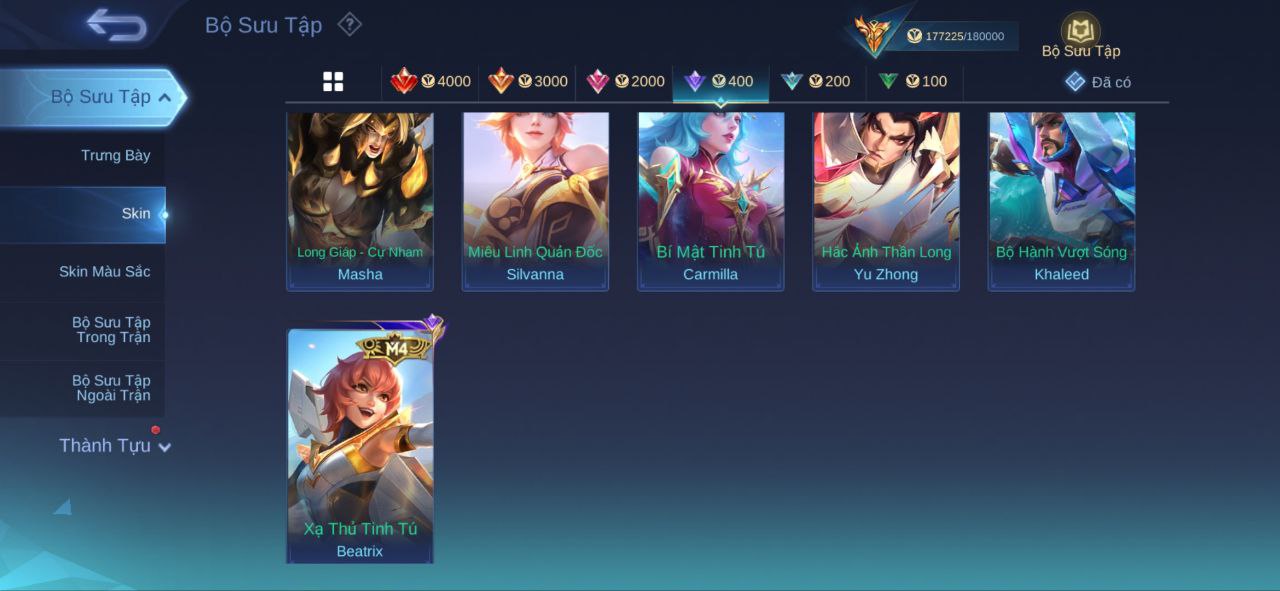
Task: Open the Skin Màu Sắc entry
Action: pos(104,271)
